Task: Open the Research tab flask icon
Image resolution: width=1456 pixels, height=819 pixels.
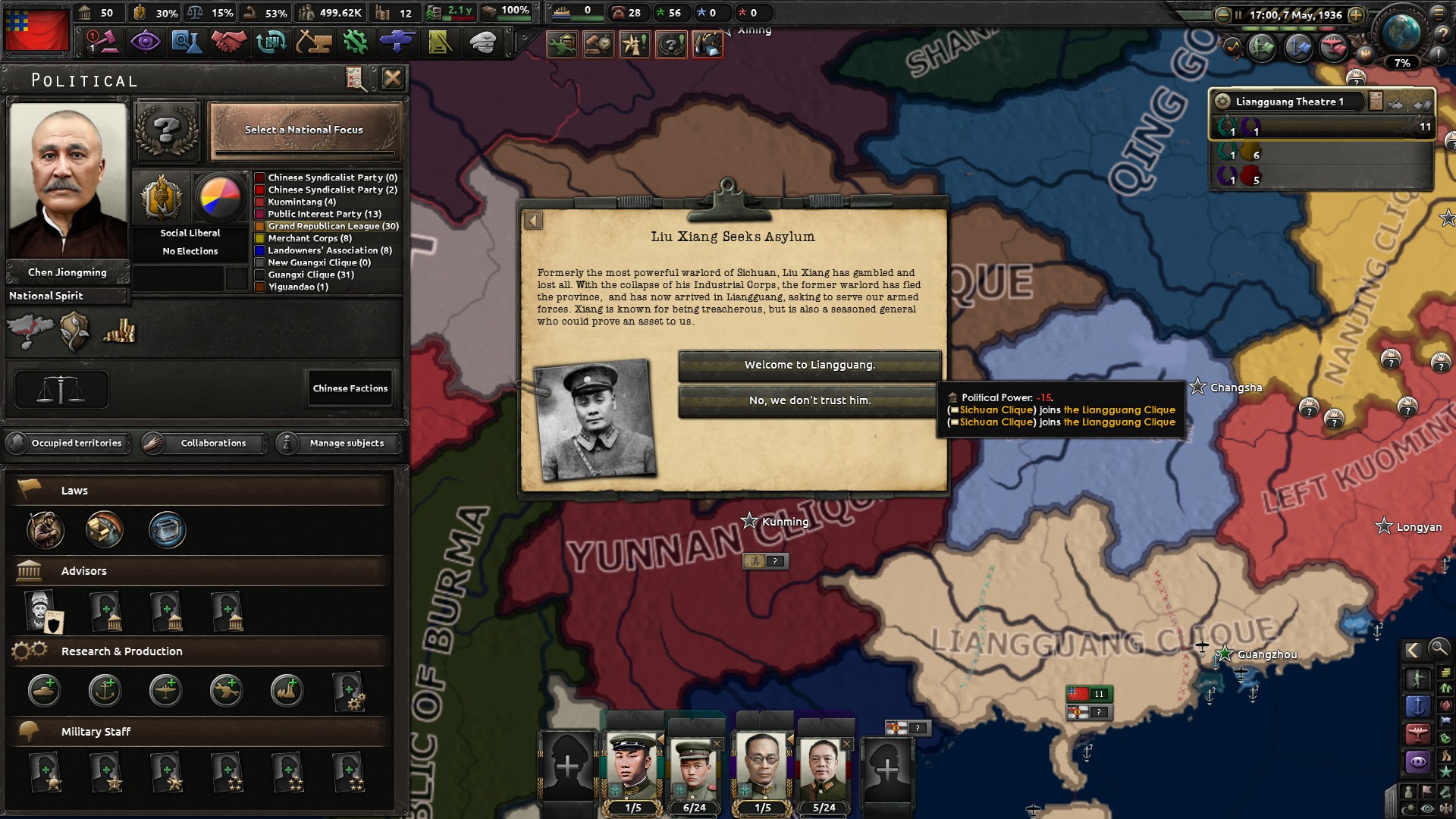Action: [187, 43]
